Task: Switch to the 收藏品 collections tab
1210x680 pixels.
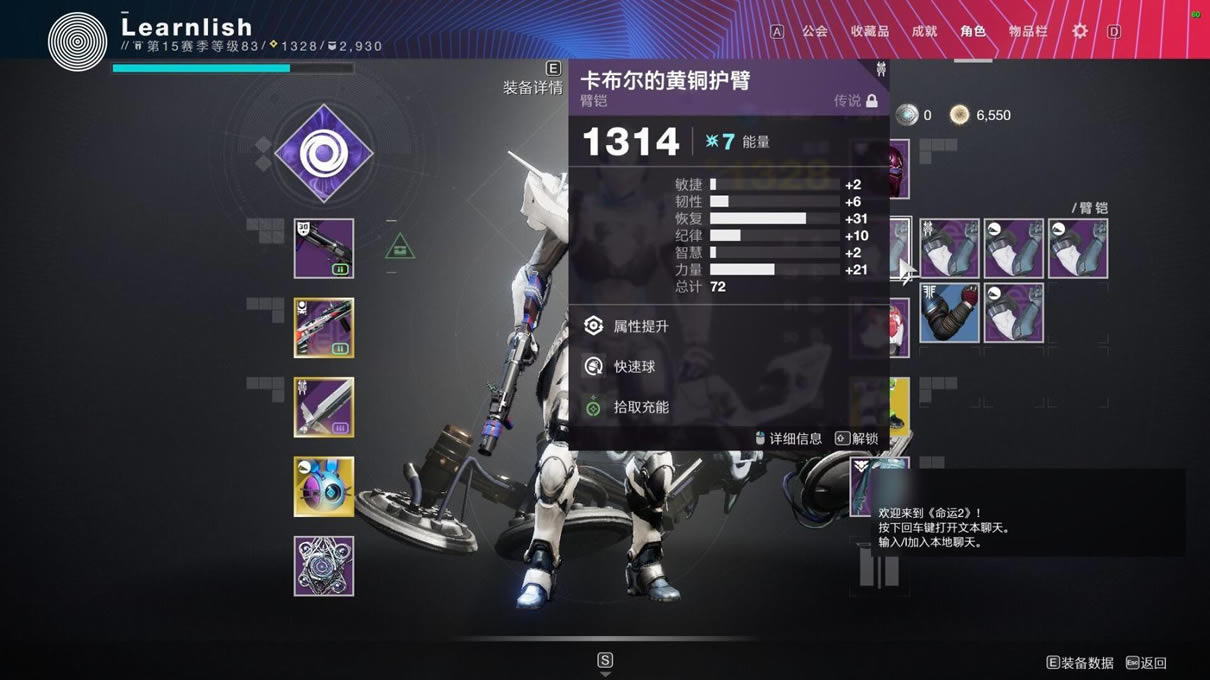Action: point(869,31)
